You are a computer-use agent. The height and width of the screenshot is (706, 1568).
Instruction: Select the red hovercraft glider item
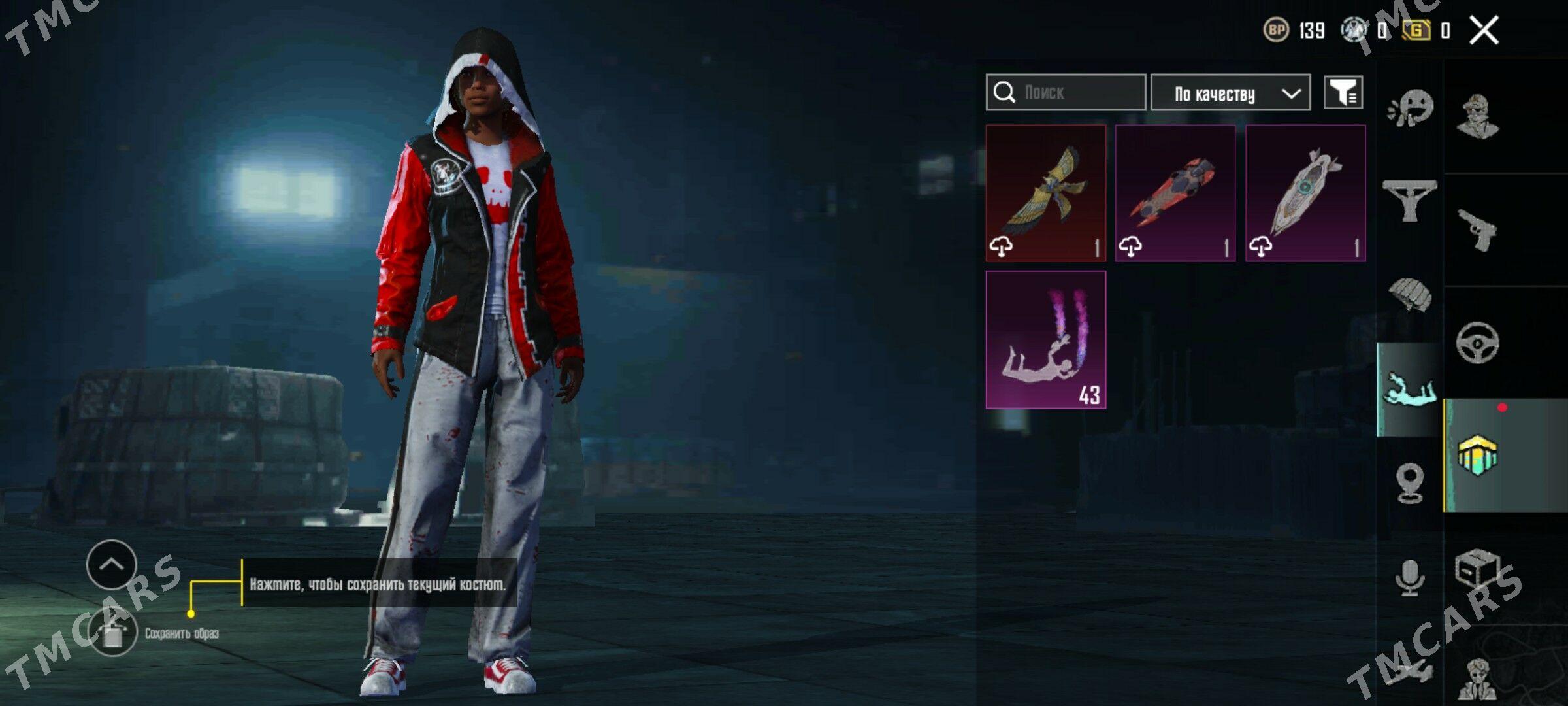tap(1175, 193)
